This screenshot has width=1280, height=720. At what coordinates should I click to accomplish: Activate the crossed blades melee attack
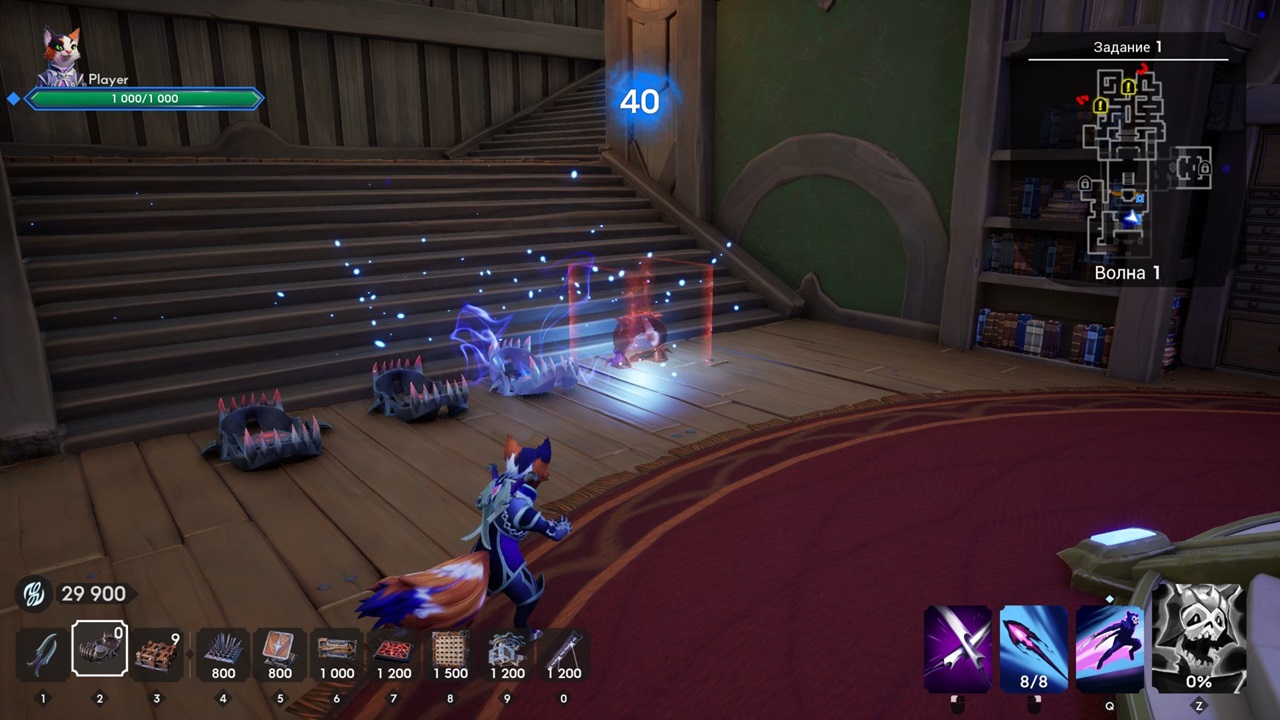tap(958, 649)
